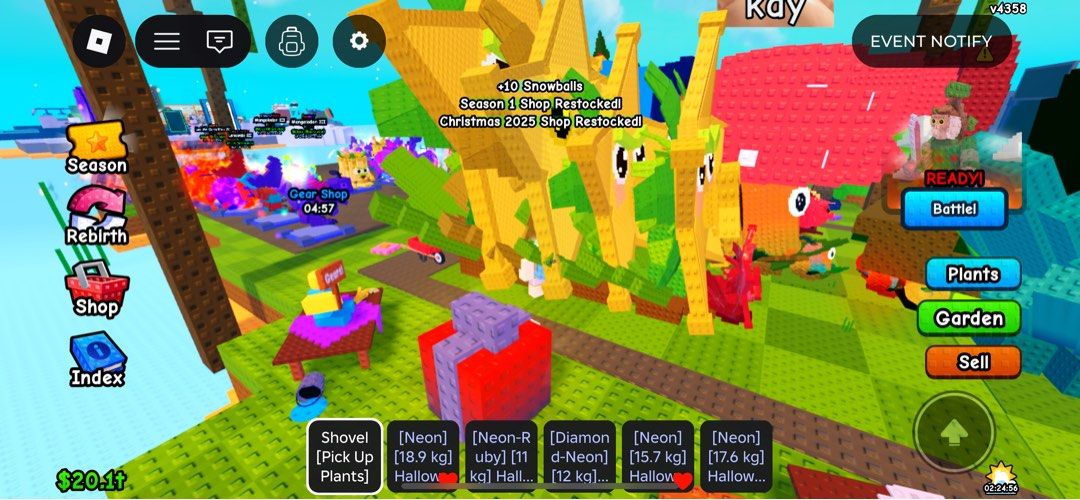
Task: Select the Neon-Ruby 11 kg plant slot
Action: [501, 456]
